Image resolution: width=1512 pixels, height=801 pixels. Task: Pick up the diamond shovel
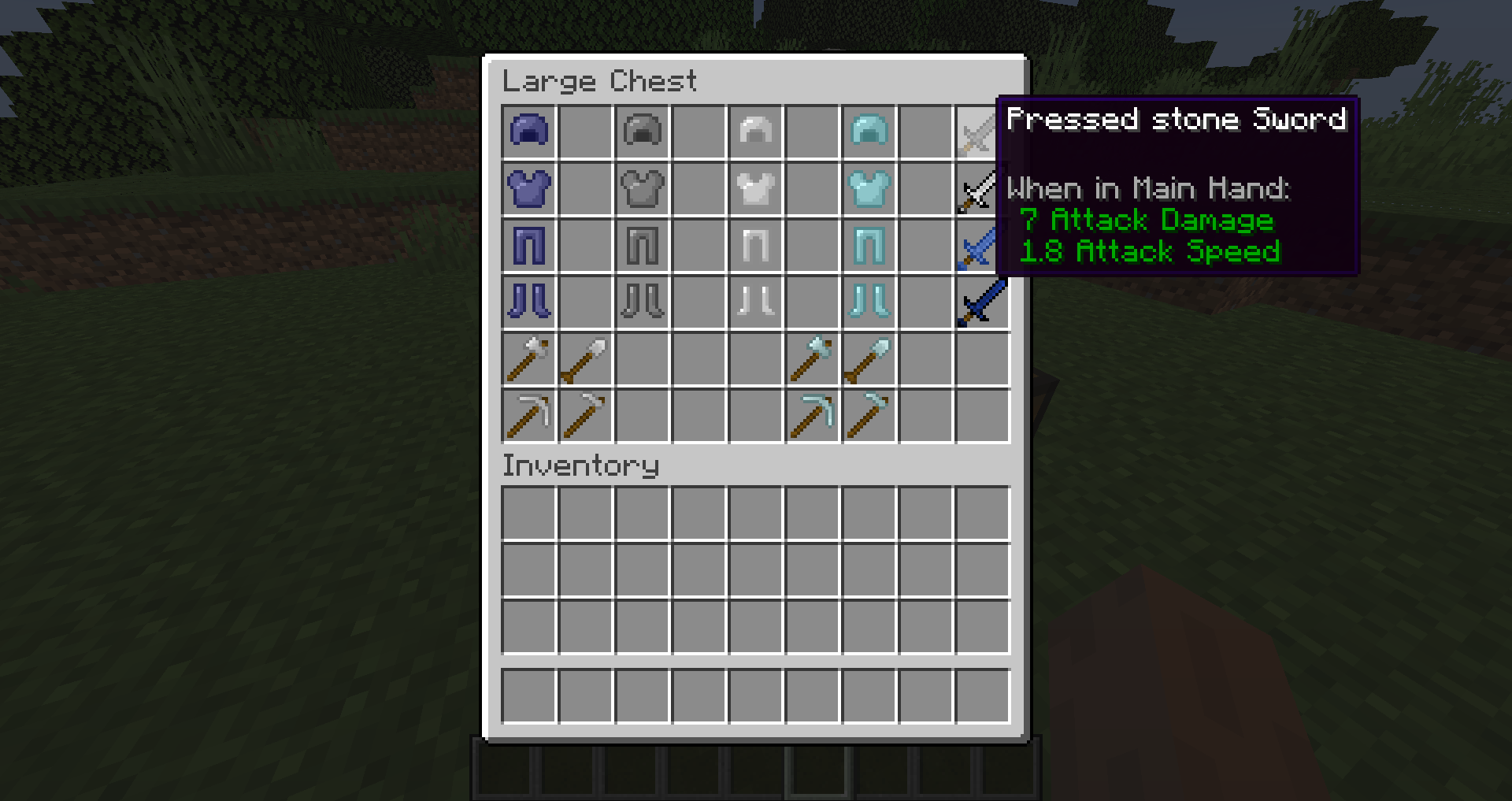point(869,358)
